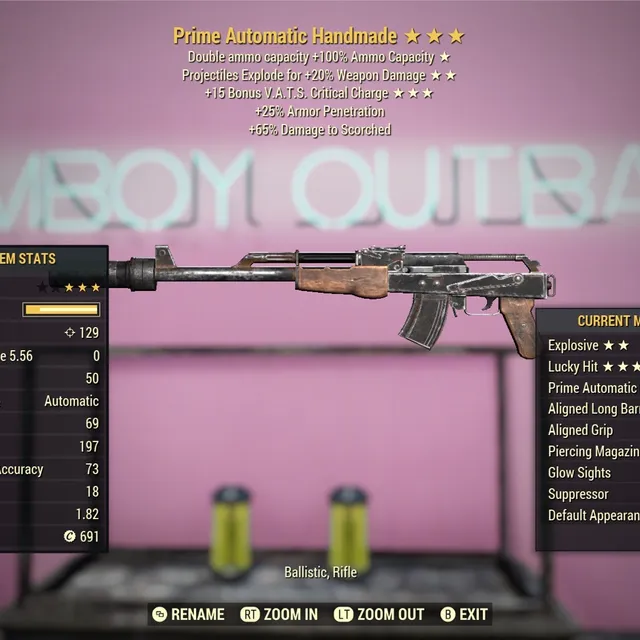
Task: Select the Default Appearance entry
Action: (592, 516)
